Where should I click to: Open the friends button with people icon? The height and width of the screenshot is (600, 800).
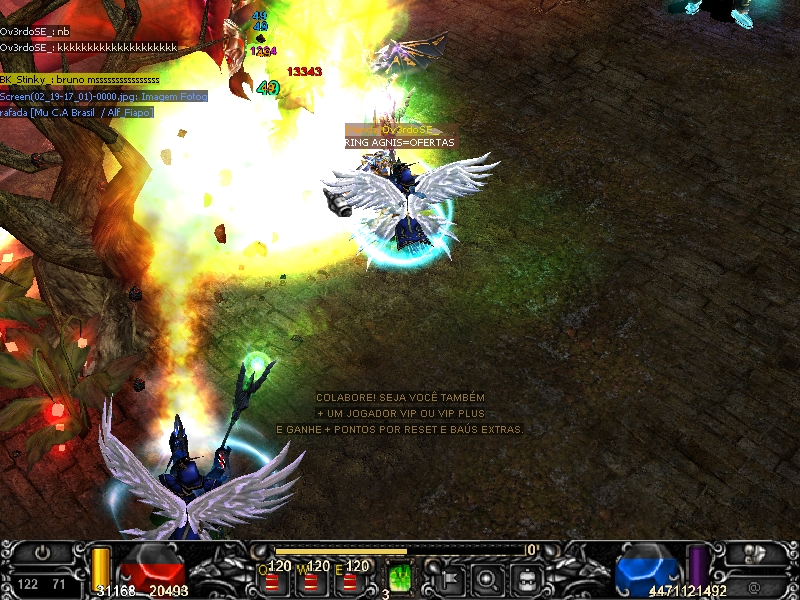pyautogui.click(x=756, y=552)
